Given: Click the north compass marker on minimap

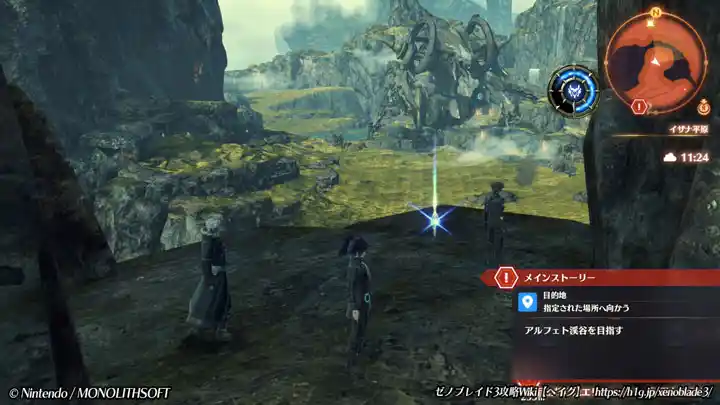Looking at the screenshot, I should pos(655,13).
